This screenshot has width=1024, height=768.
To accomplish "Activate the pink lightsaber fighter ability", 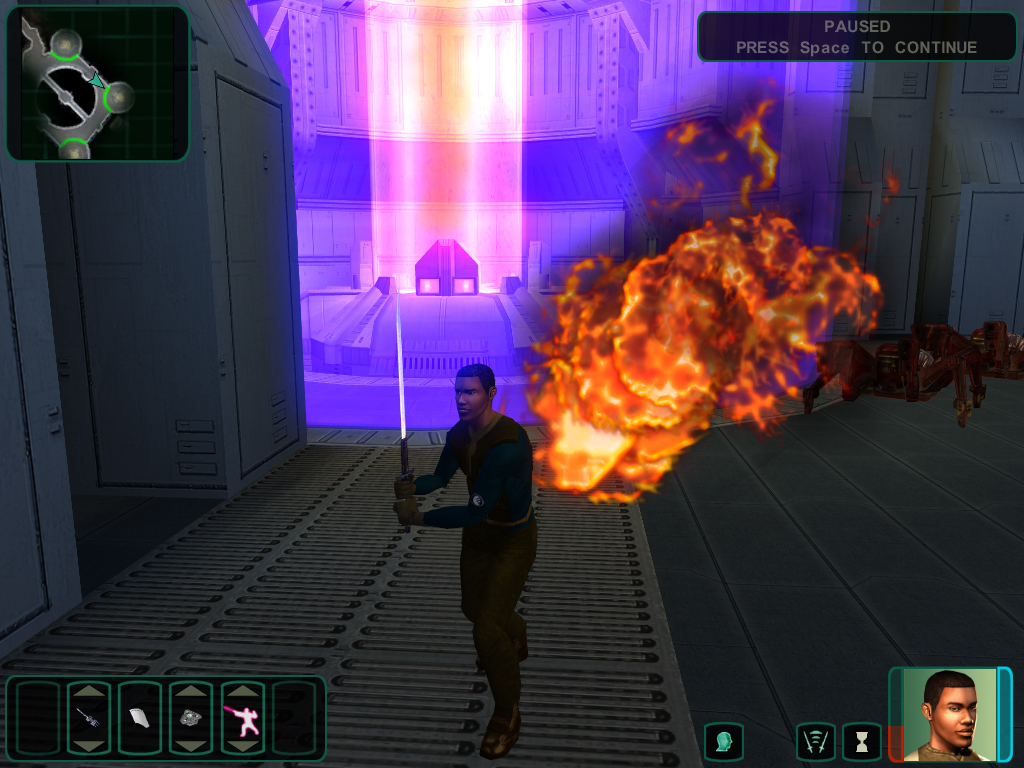I will click(241, 717).
